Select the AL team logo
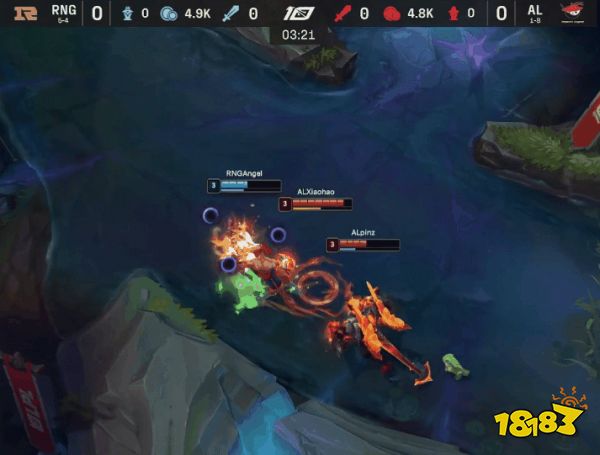This screenshot has width=600, height=455. click(572, 14)
